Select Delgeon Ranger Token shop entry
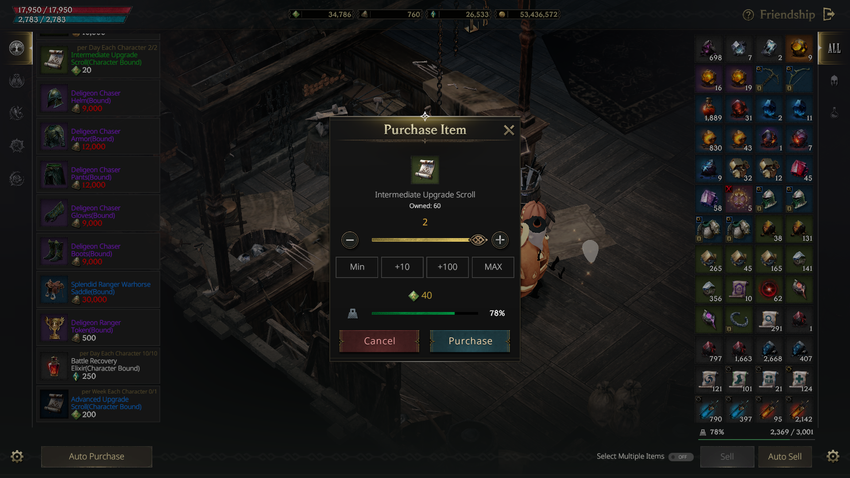 coord(97,328)
